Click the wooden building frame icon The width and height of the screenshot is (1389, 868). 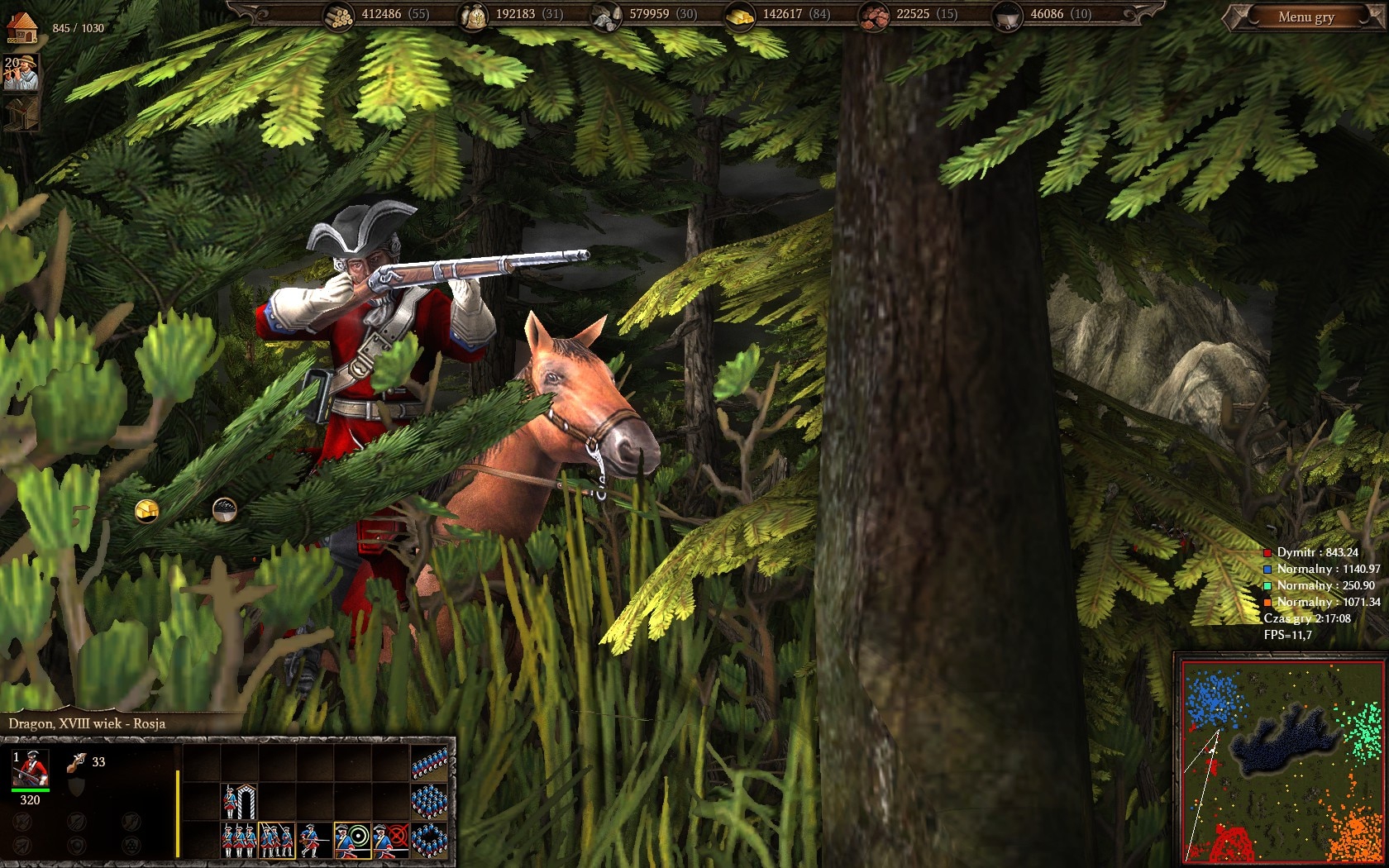tap(21, 114)
